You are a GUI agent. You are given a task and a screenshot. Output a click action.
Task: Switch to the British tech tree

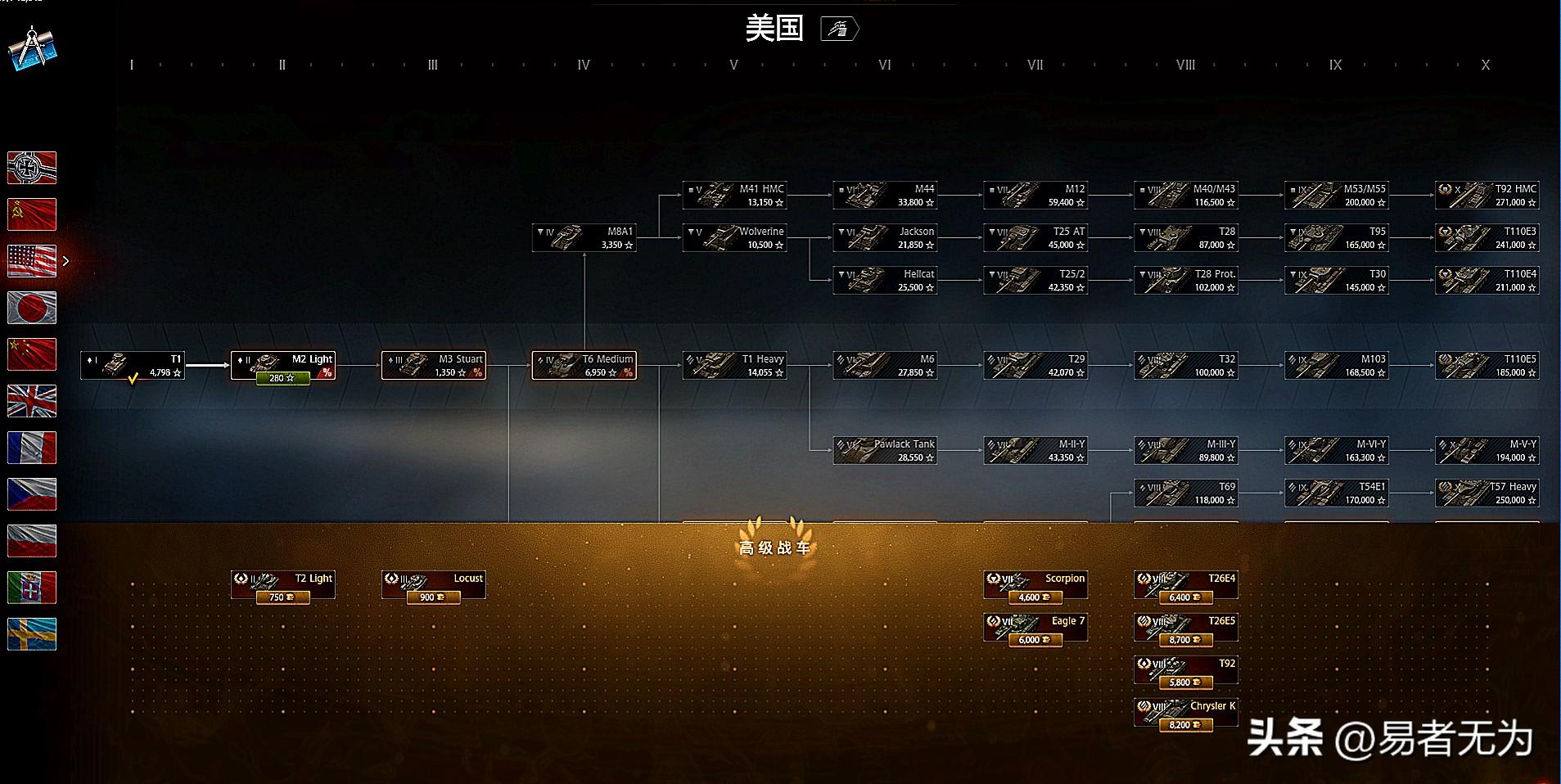point(32,401)
